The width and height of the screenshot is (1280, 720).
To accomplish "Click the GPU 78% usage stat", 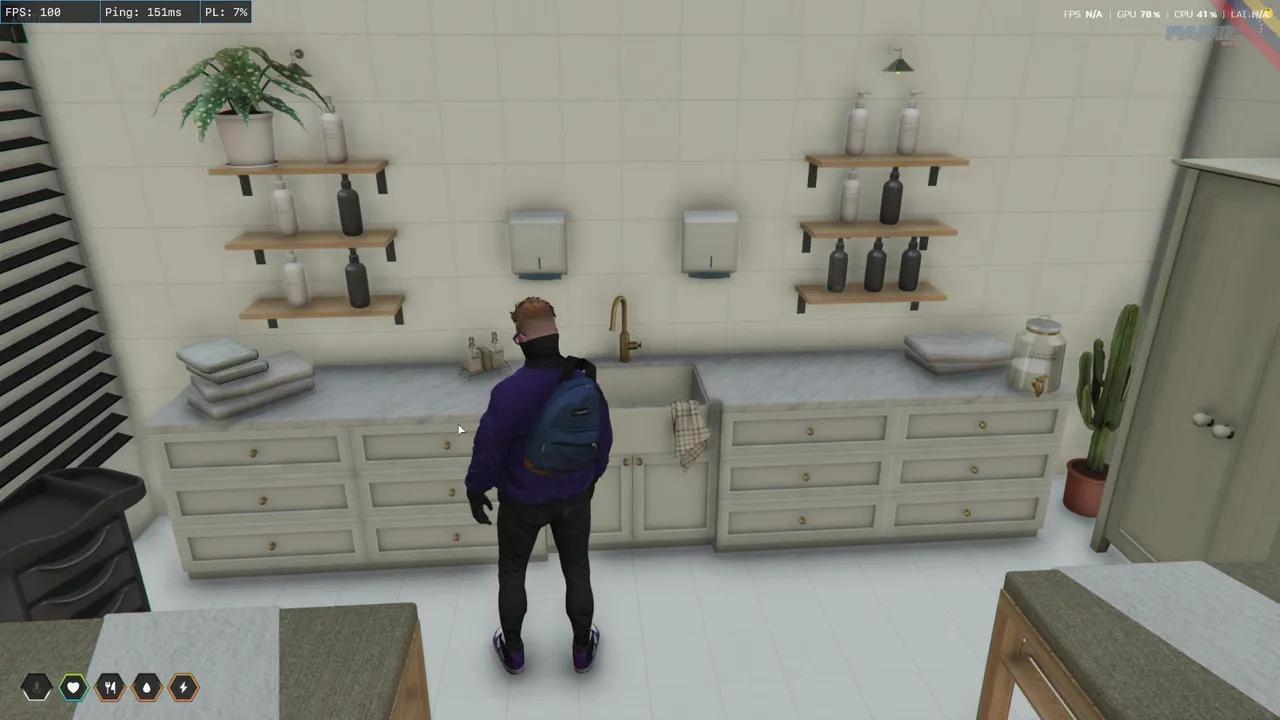I will [1138, 14].
